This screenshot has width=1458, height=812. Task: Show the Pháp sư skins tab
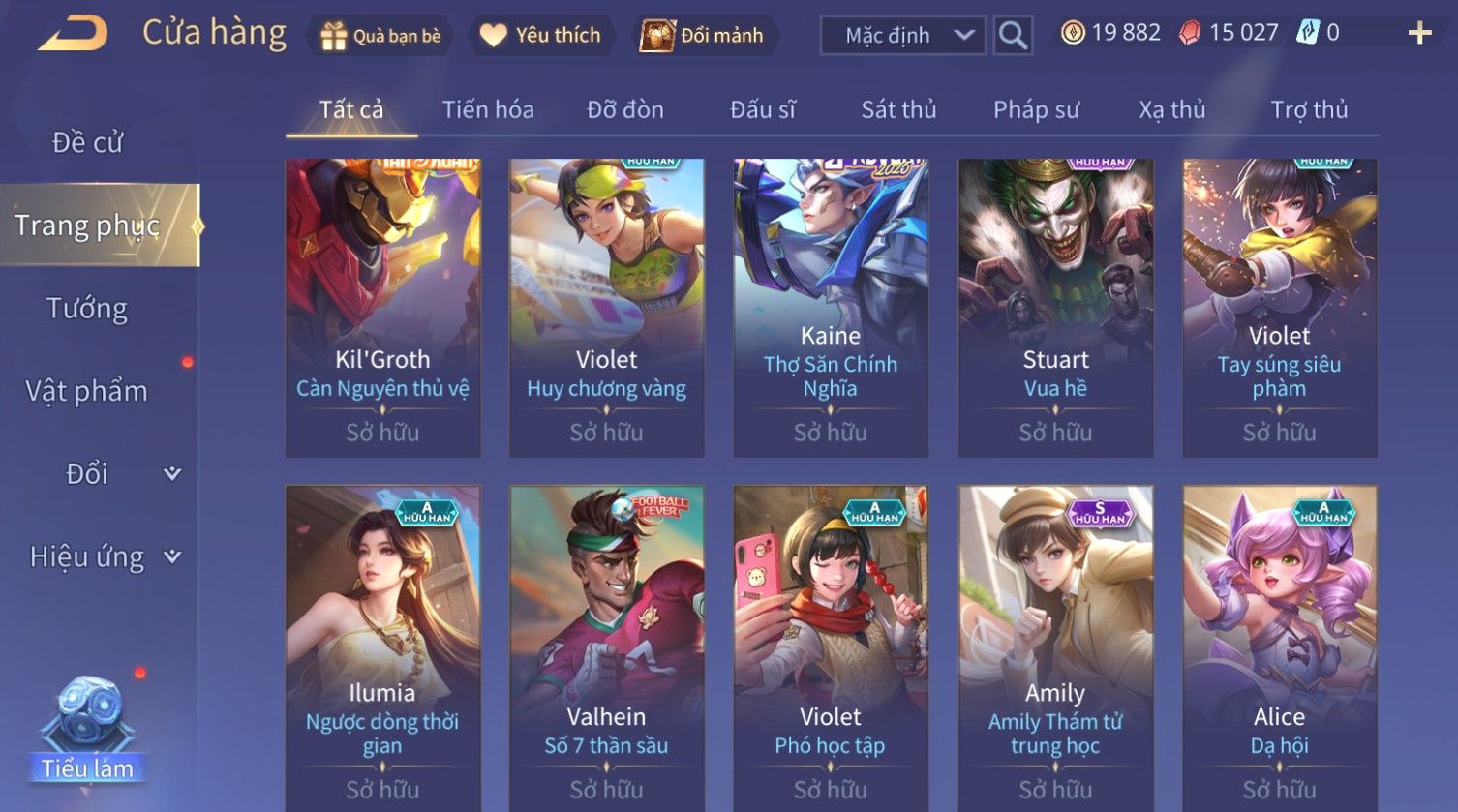click(1036, 110)
